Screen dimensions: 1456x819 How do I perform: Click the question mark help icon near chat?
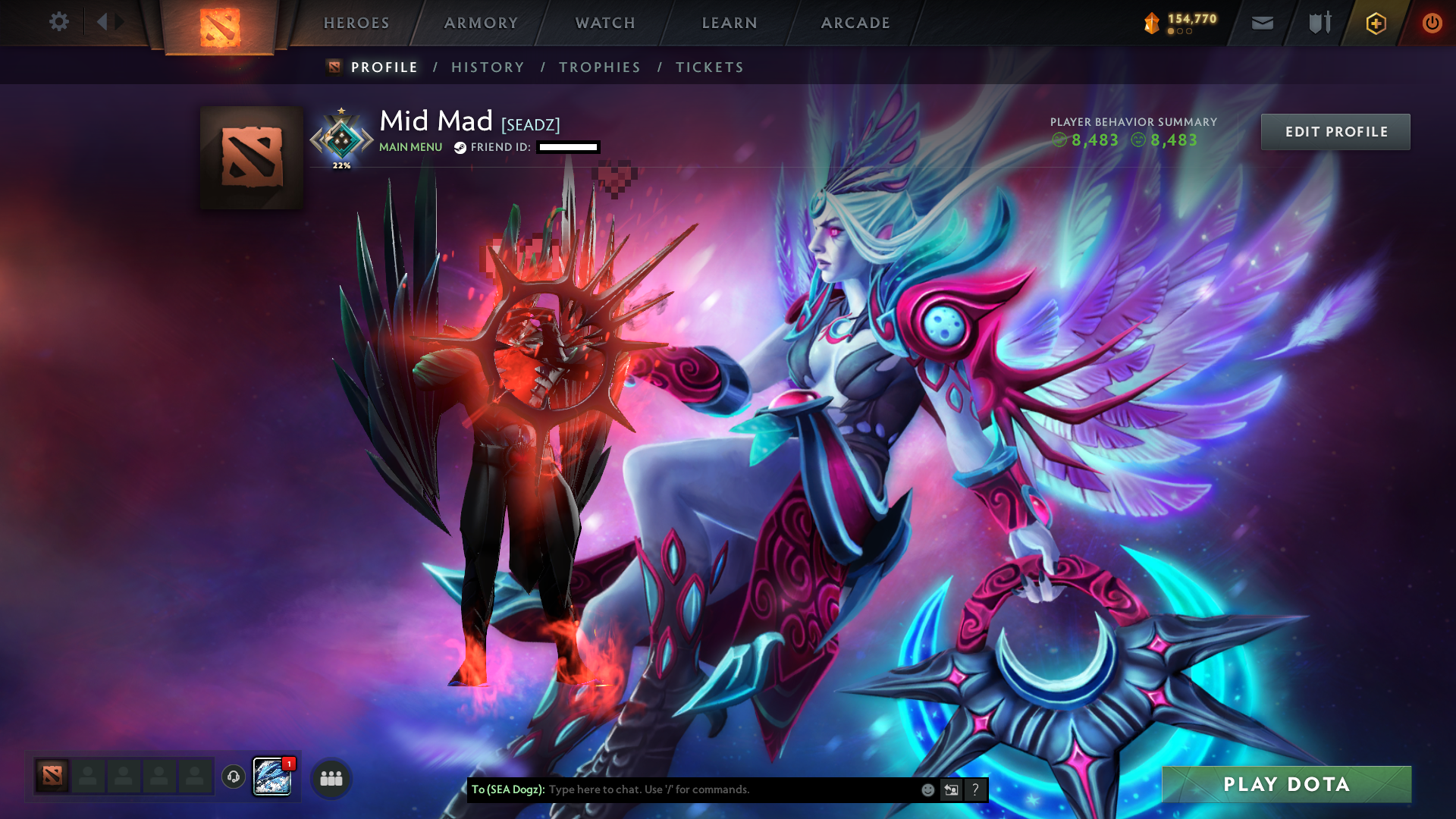pyautogui.click(x=974, y=789)
